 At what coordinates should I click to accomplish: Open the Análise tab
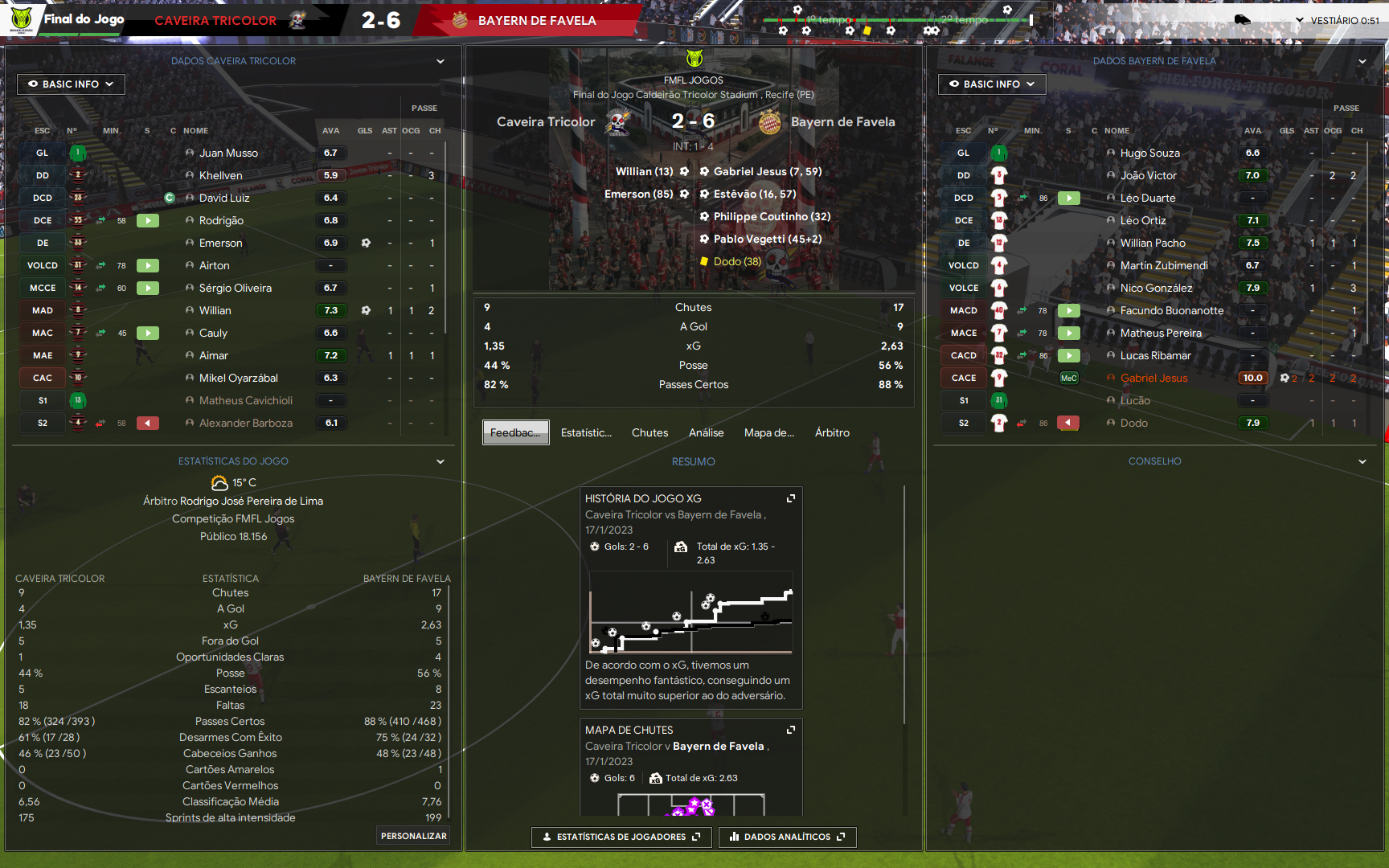tap(706, 432)
